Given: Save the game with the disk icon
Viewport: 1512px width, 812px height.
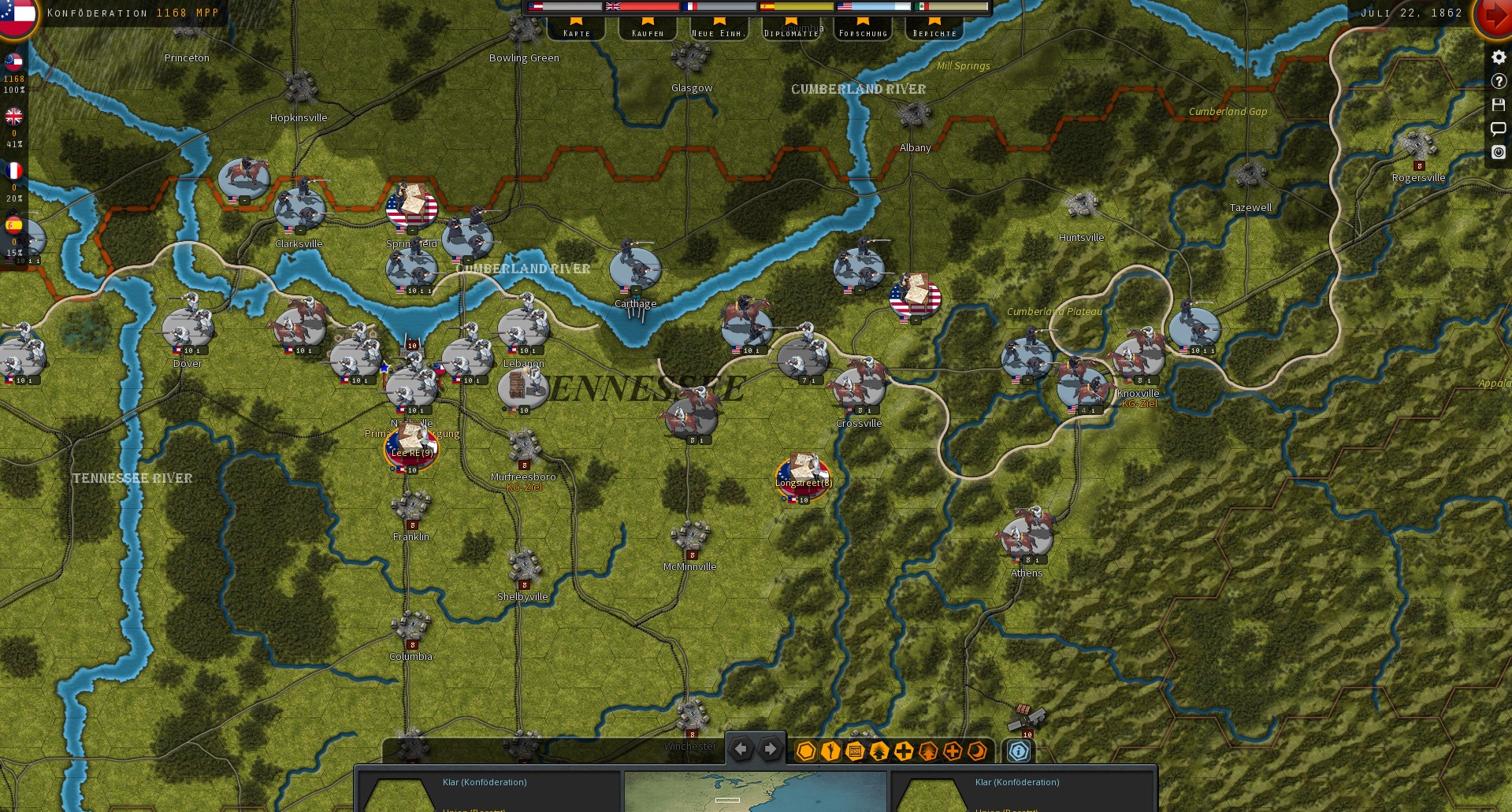Looking at the screenshot, I should (x=1499, y=105).
